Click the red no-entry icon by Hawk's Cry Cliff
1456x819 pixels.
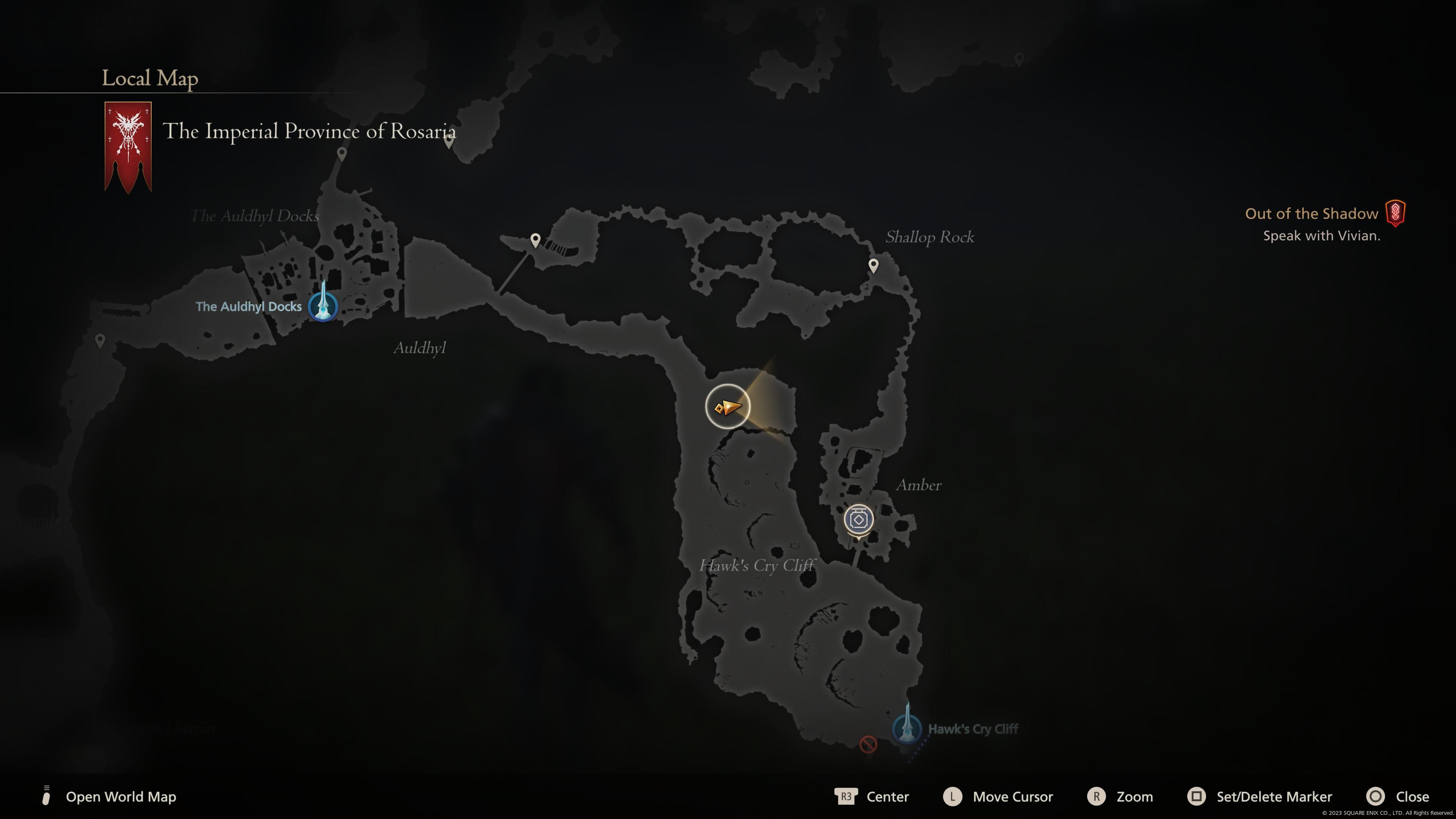point(868,744)
